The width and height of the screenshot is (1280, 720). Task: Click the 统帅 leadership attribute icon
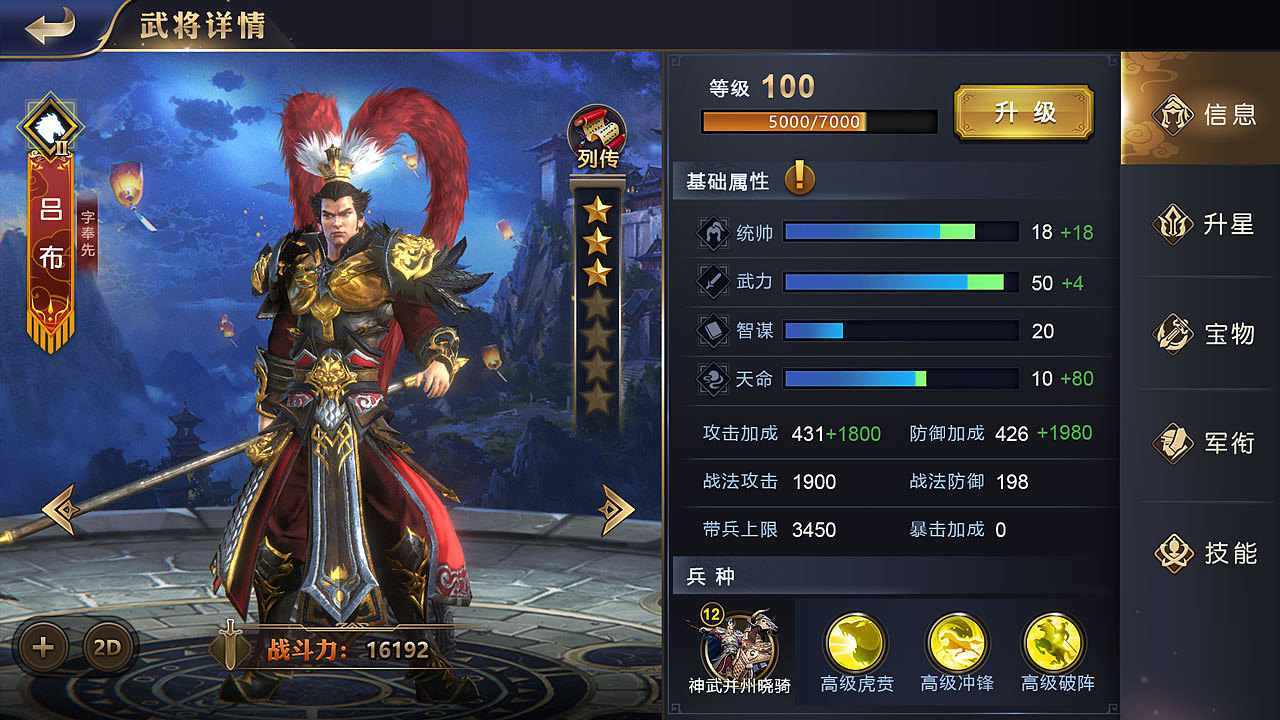point(713,231)
